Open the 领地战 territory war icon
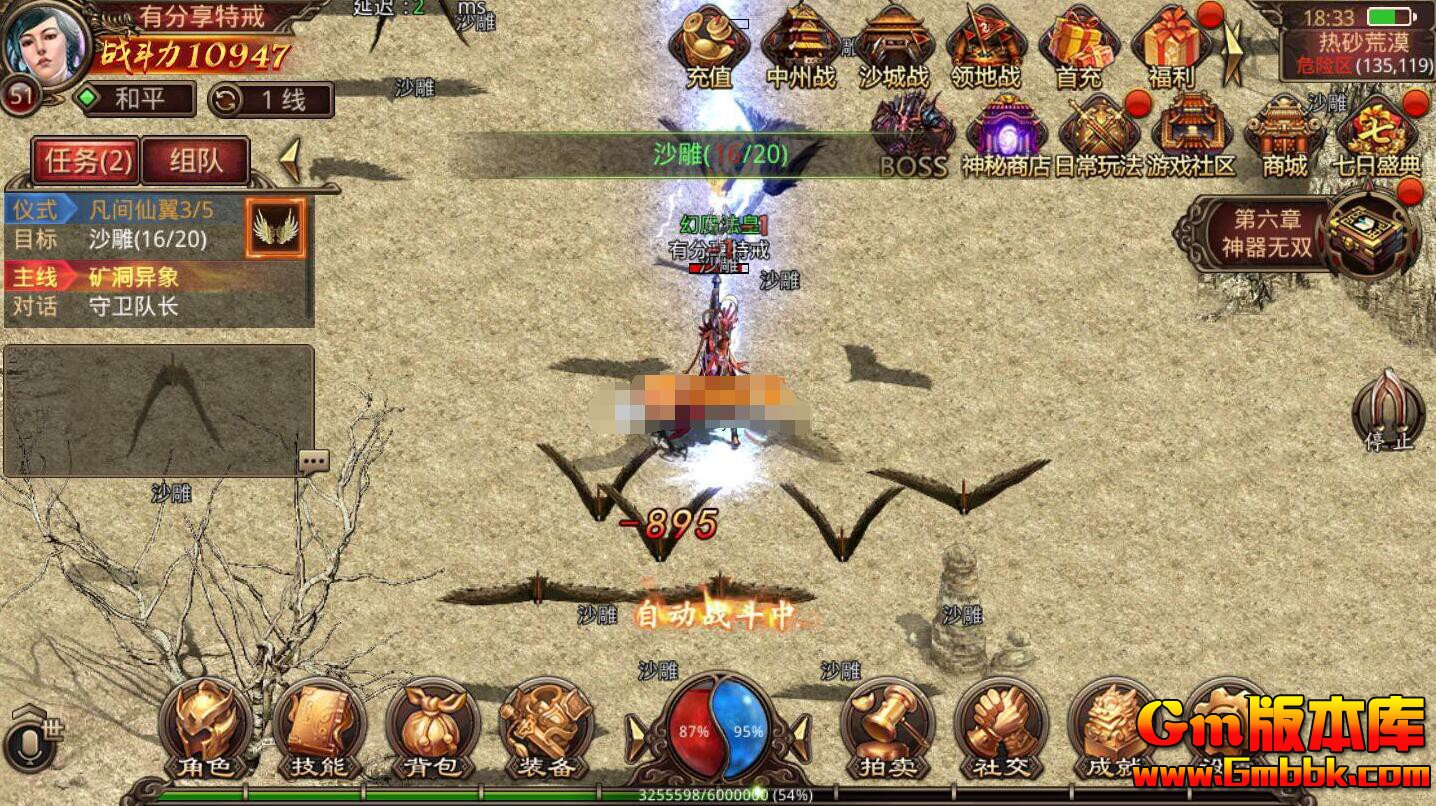The width and height of the screenshot is (1436, 806). 985,45
